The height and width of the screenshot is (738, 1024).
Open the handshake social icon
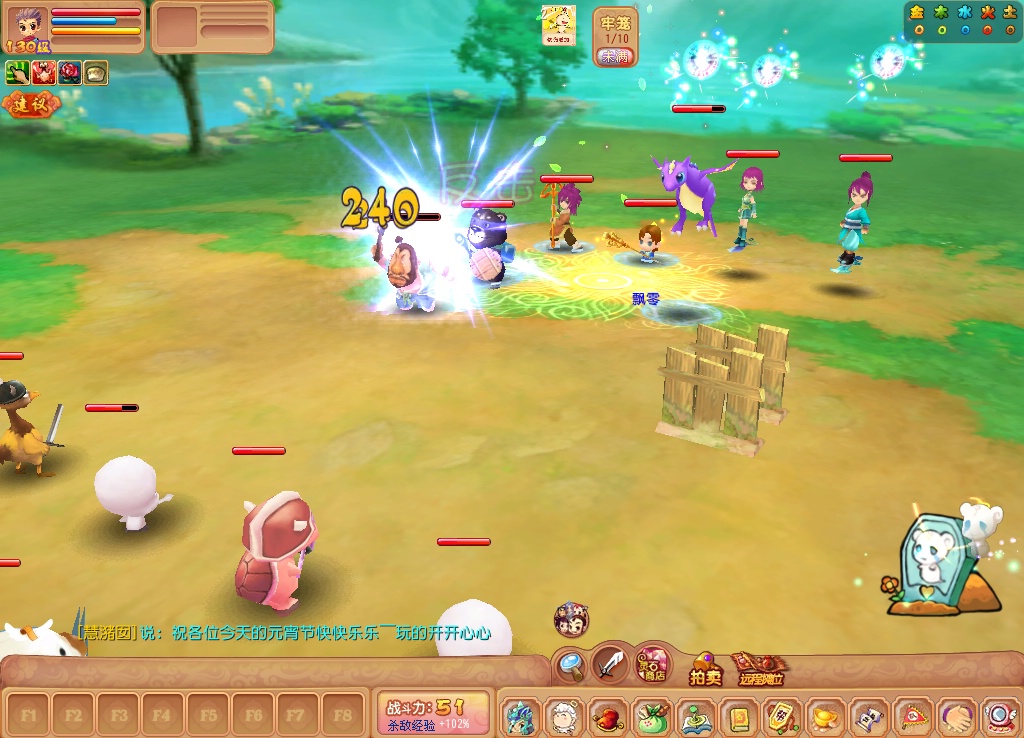click(x=956, y=717)
